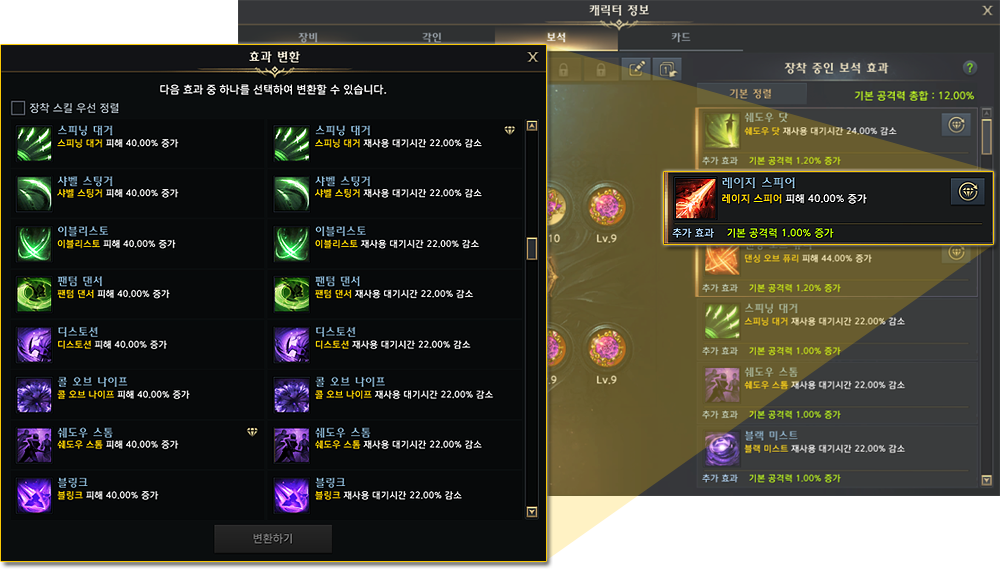Click convert button on 레이지 스피어 gem
Screen dimensions: 1000x571
[x=966, y=192]
